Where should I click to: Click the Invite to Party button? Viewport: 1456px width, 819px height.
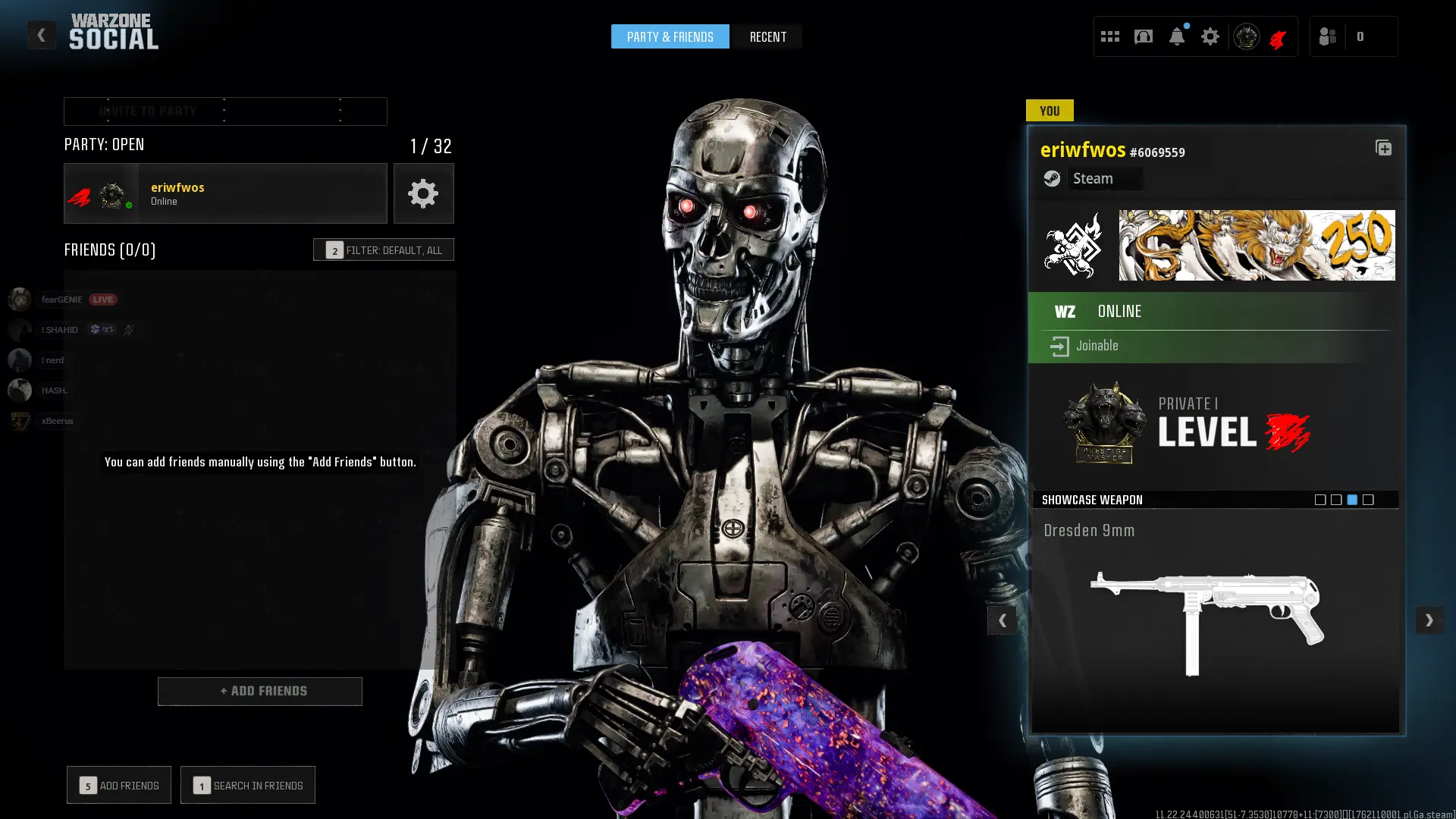[225, 111]
